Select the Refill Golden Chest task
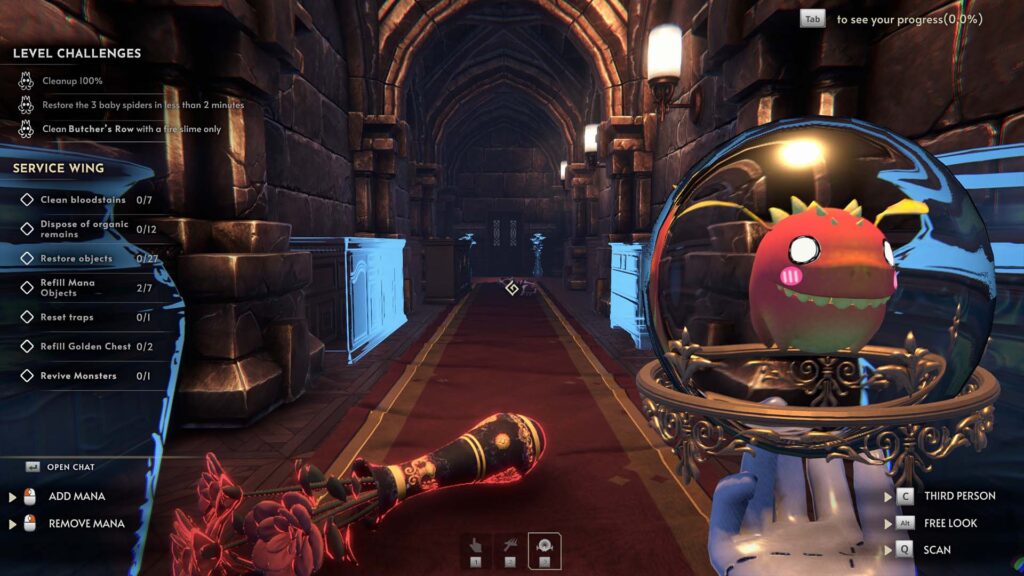The height and width of the screenshot is (576, 1024). 83,346
